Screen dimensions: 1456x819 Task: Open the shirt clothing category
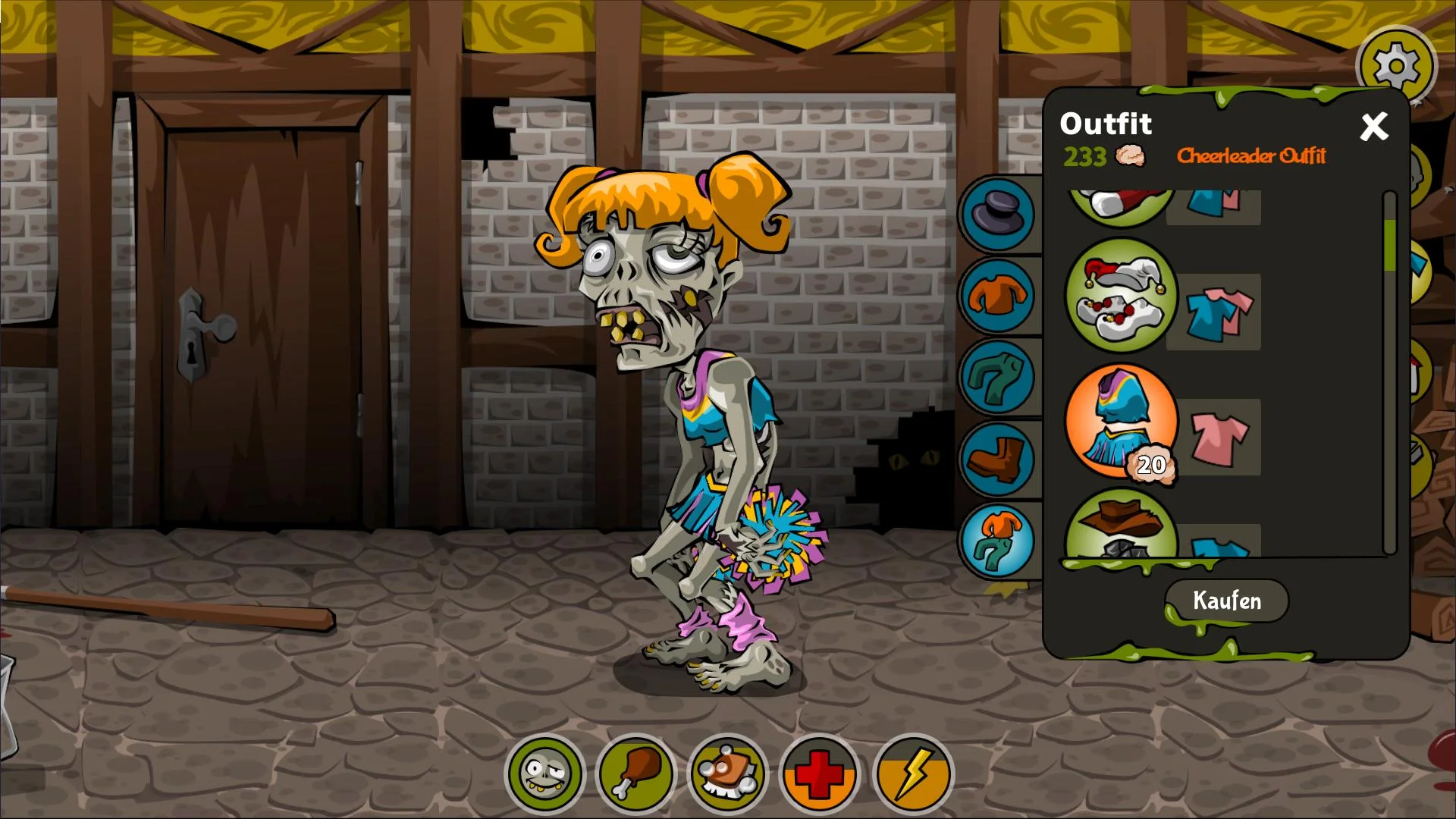998,296
